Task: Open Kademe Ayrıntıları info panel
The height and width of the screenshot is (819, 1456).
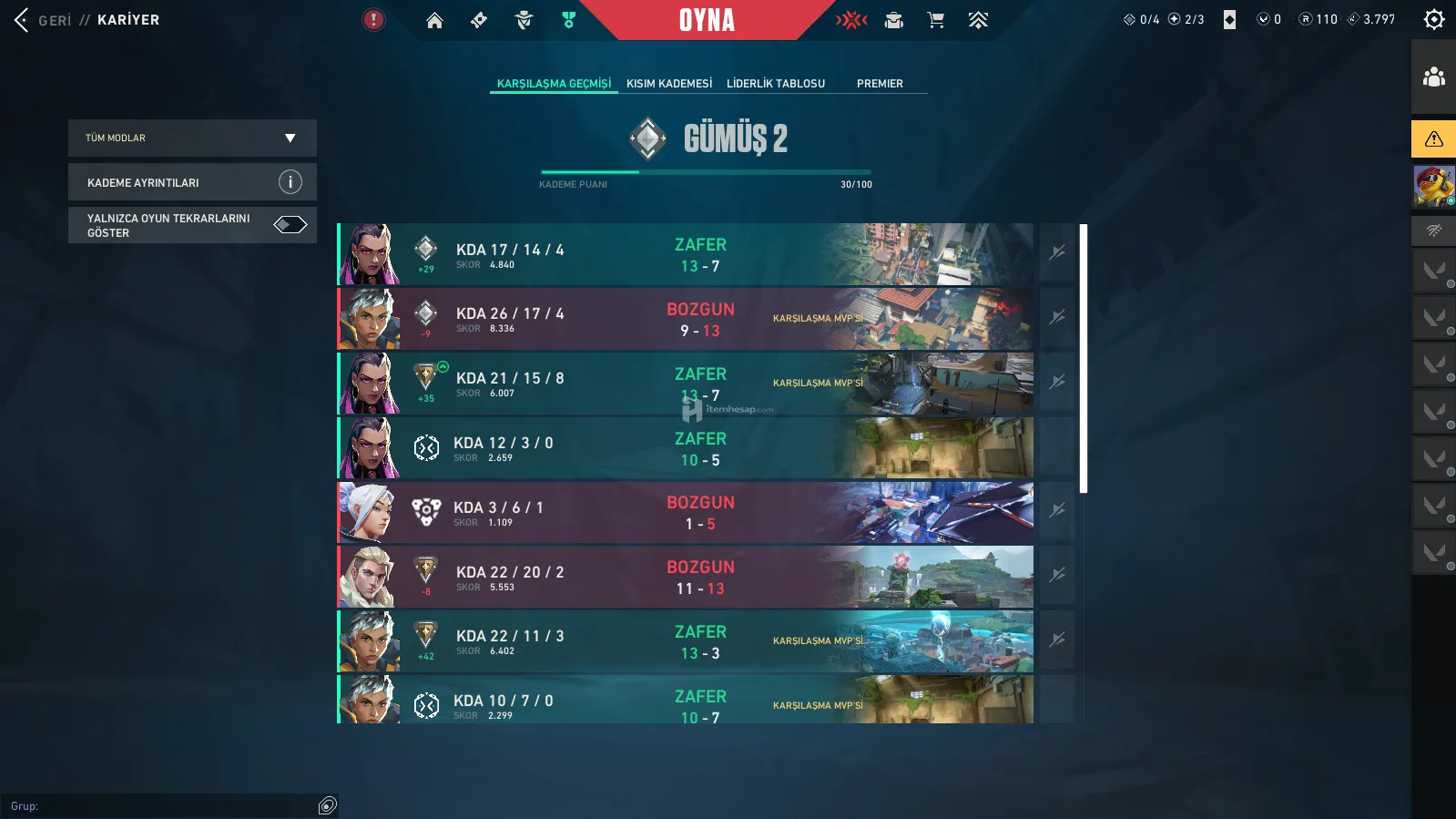Action: click(192, 182)
